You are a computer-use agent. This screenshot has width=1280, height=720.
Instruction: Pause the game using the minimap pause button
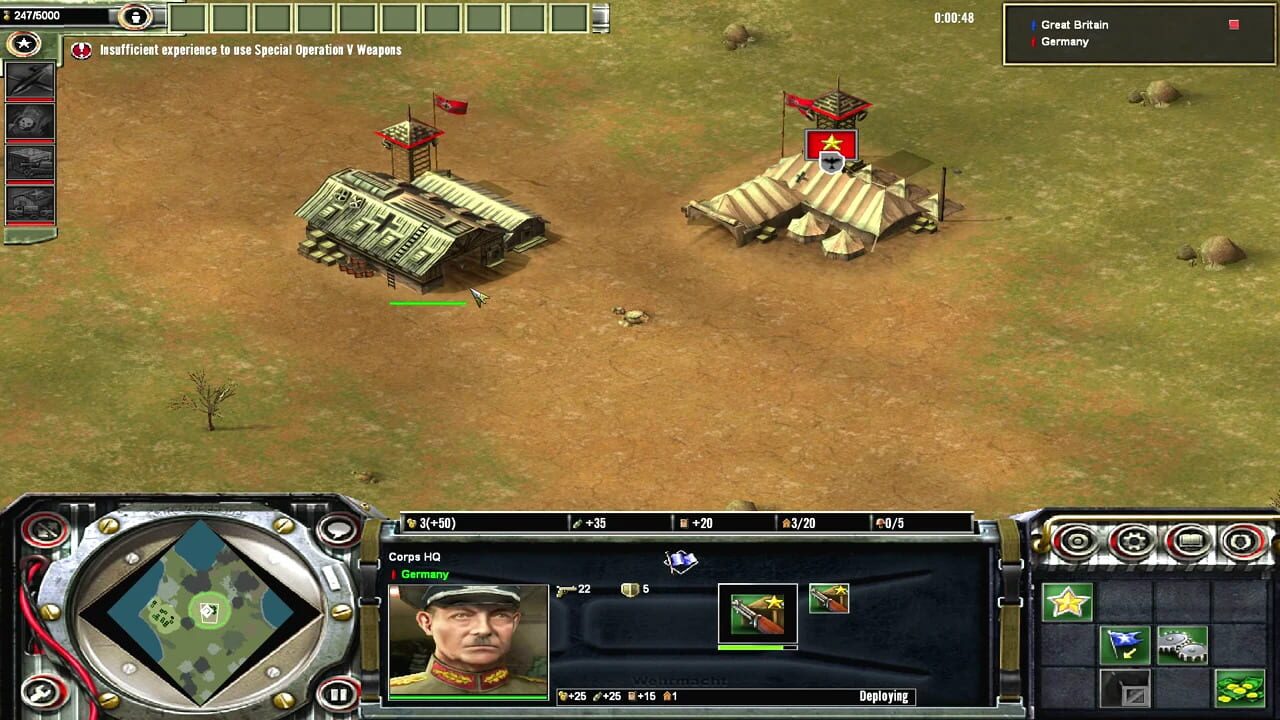click(x=339, y=693)
